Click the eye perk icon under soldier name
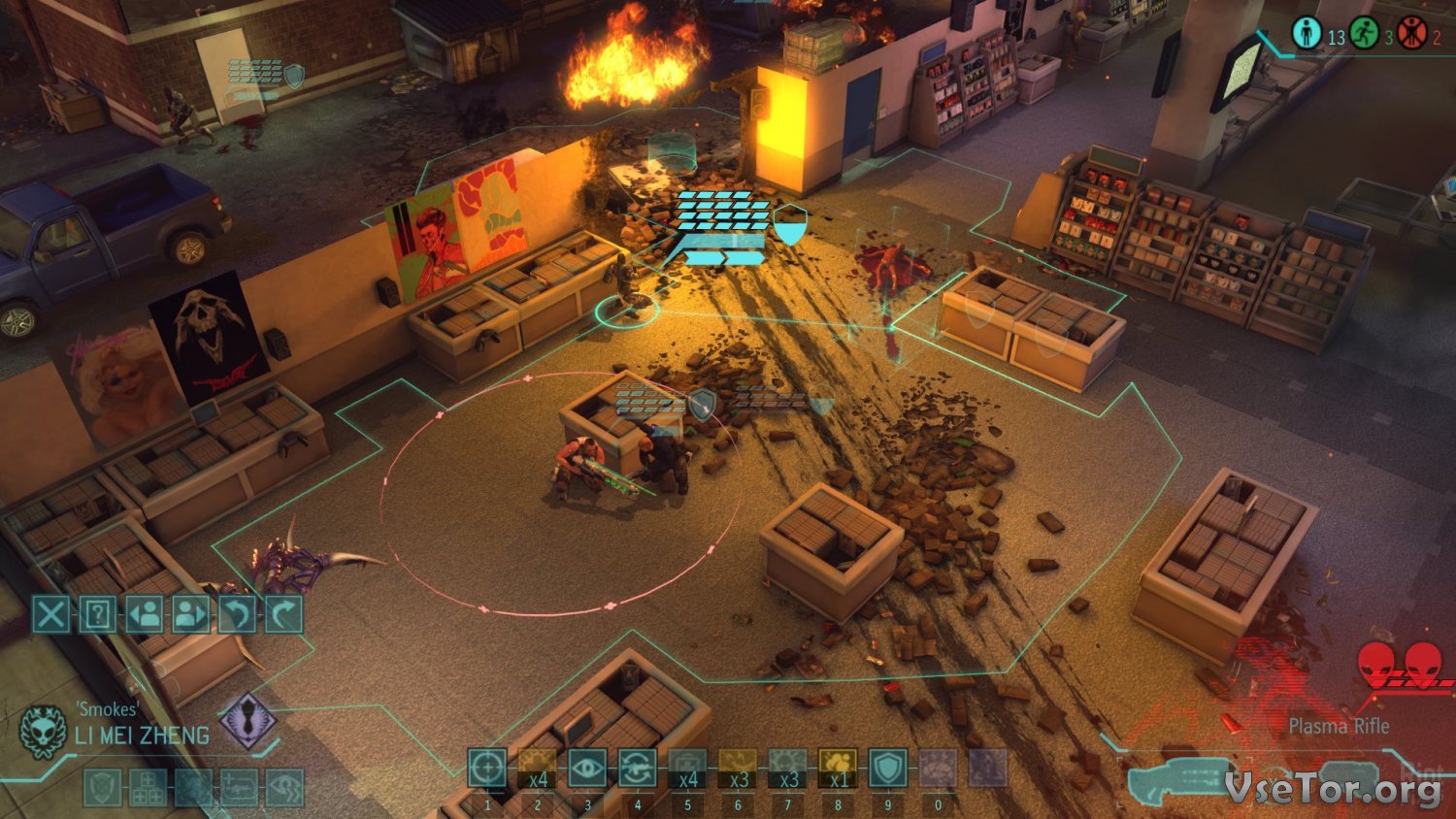The image size is (1456, 819). 285,788
